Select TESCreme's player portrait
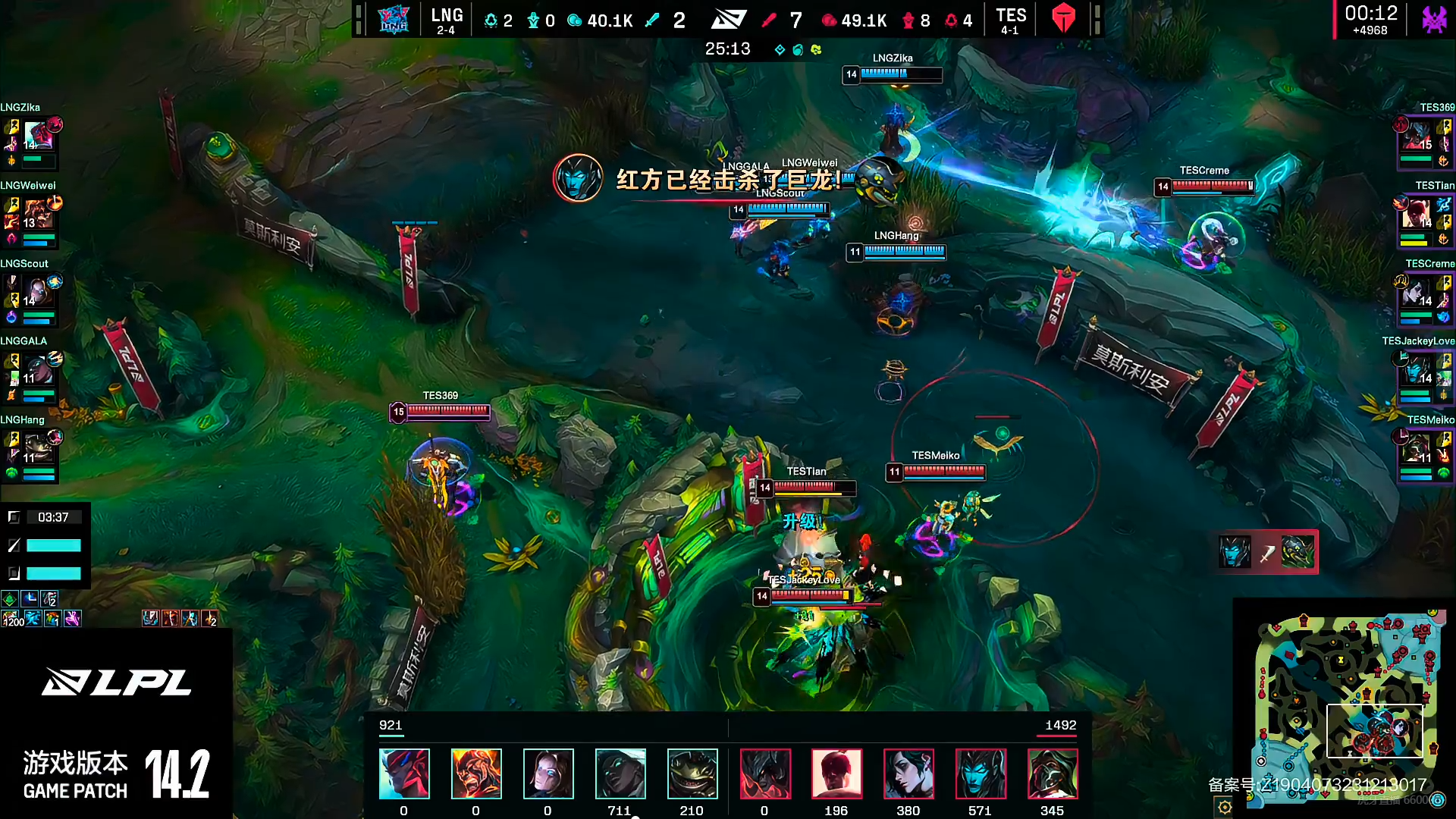The image size is (1456, 819). click(1417, 291)
